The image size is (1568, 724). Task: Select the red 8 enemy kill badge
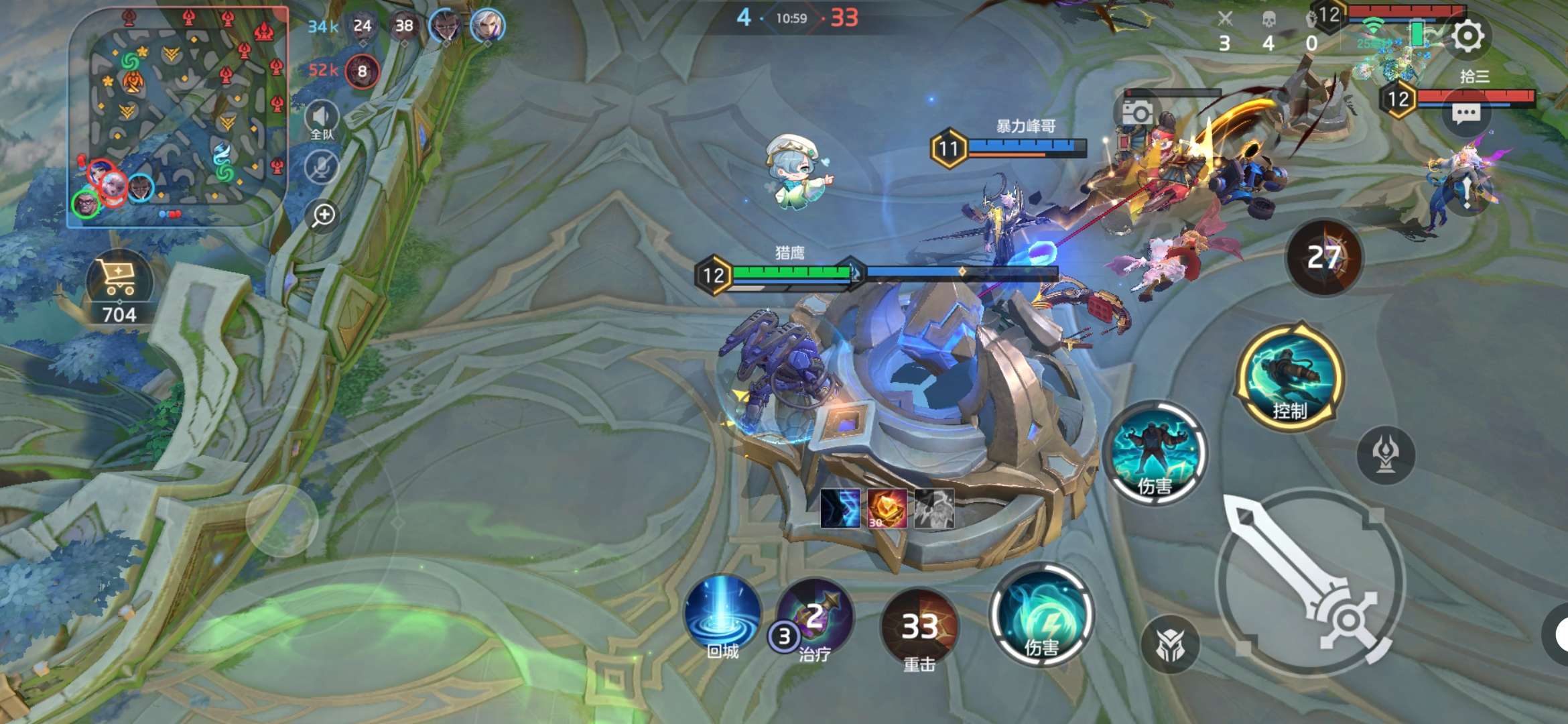click(363, 71)
